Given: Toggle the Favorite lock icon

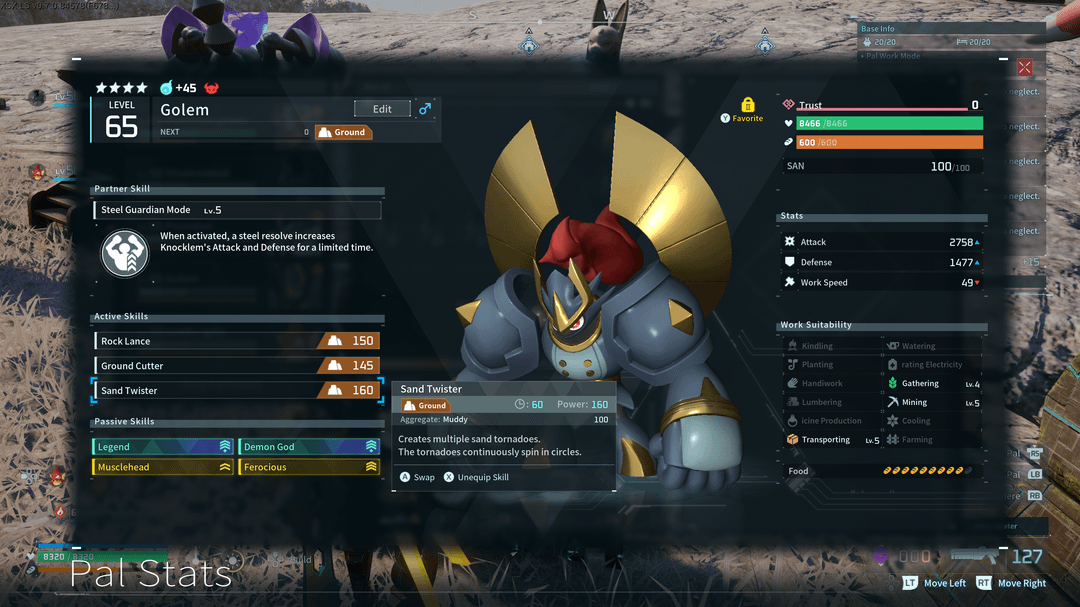Looking at the screenshot, I should [x=747, y=105].
